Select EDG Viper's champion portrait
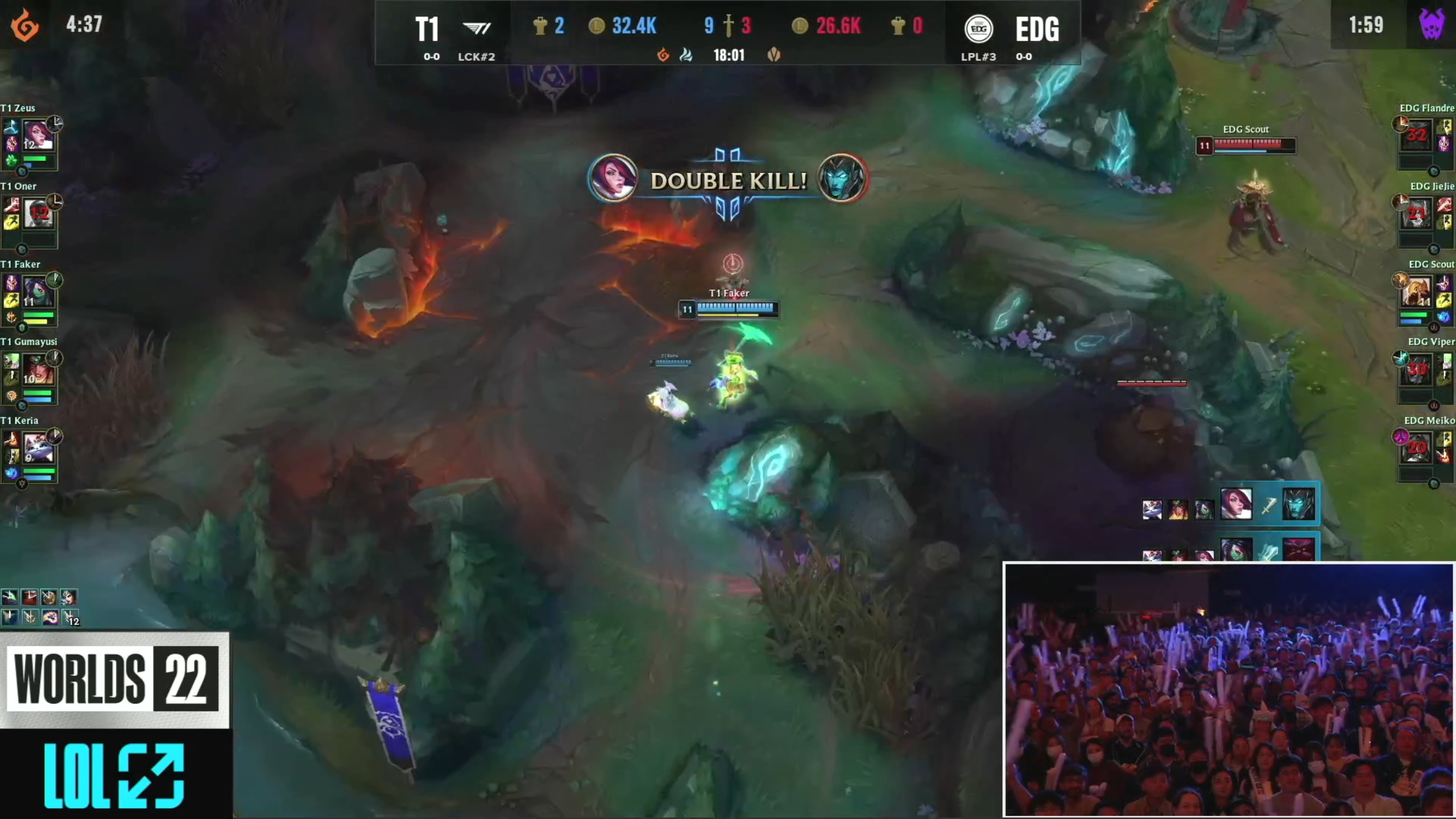Screen dimensions: 1456x819 1416,370
